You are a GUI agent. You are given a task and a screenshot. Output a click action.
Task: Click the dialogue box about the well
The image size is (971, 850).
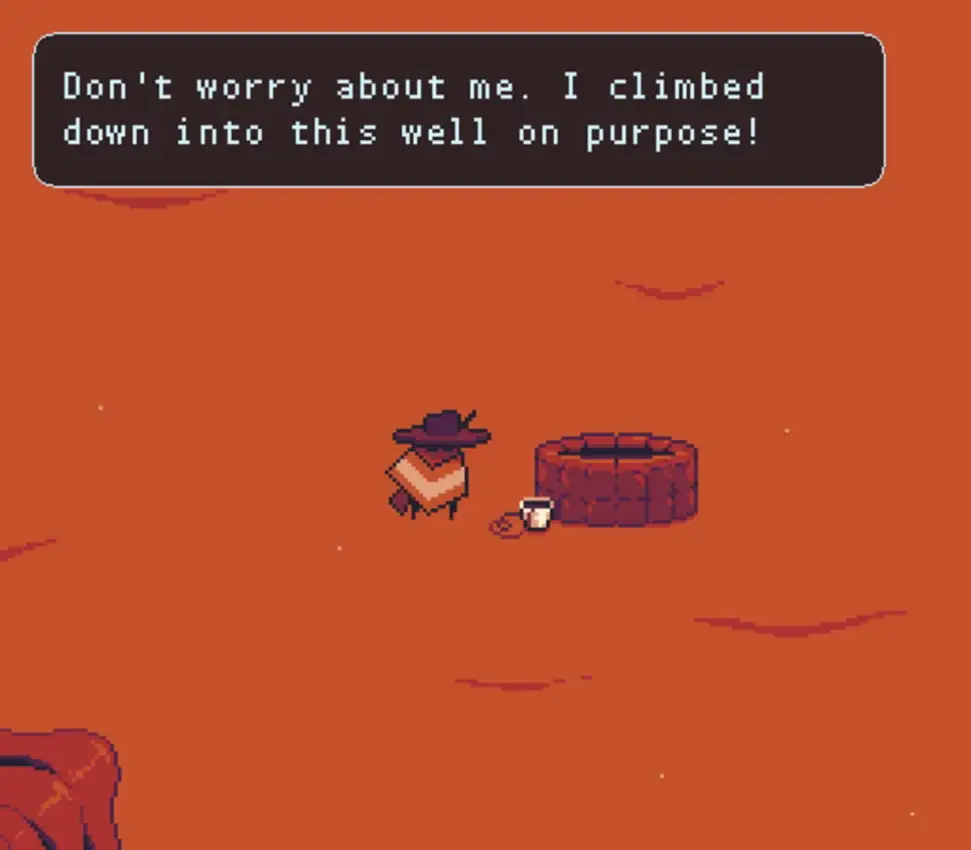pyautogui.click(x=459, y=110)
